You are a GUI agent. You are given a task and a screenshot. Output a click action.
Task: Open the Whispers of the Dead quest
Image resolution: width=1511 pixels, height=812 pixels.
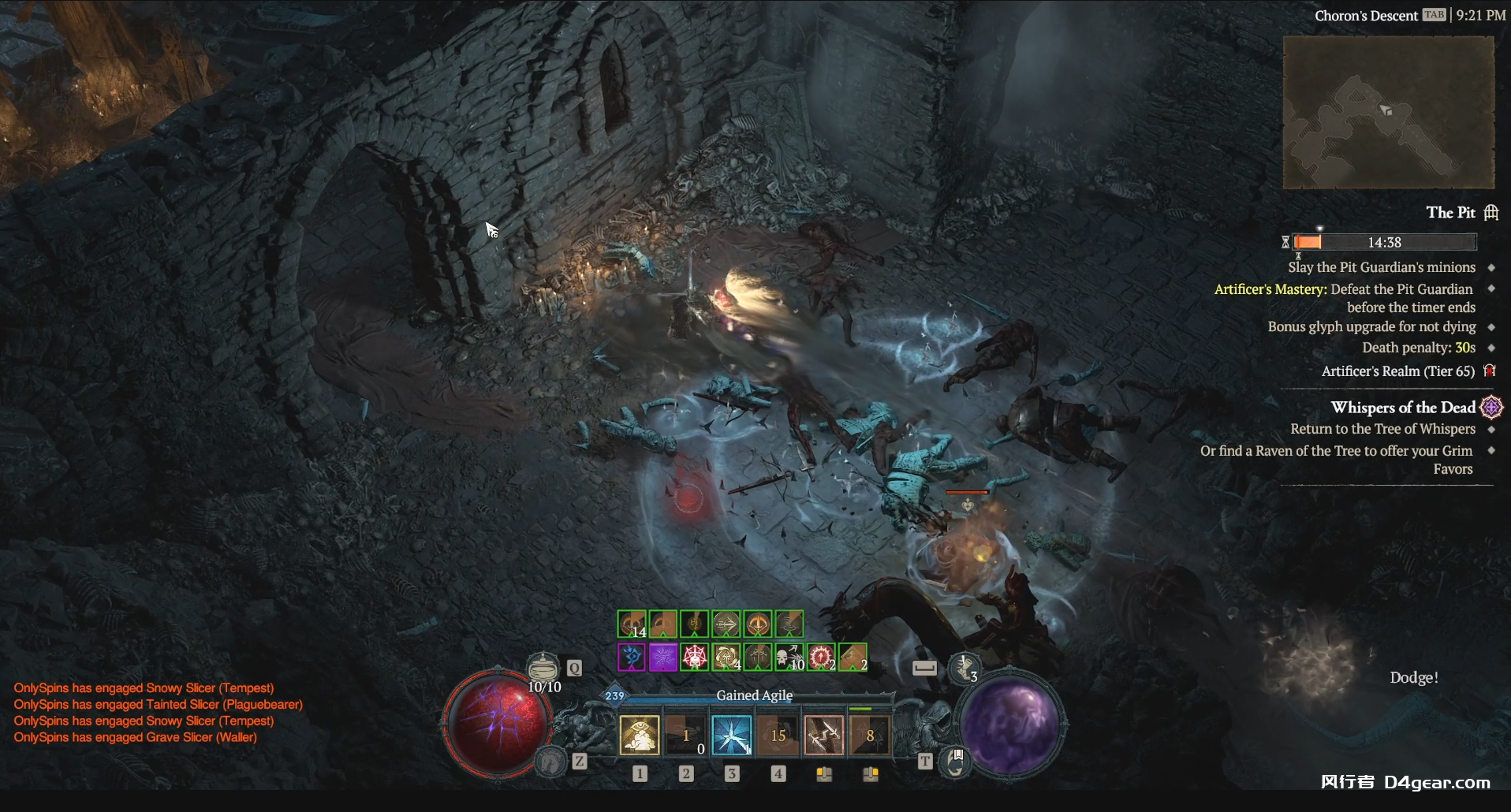click(1402, 408)
